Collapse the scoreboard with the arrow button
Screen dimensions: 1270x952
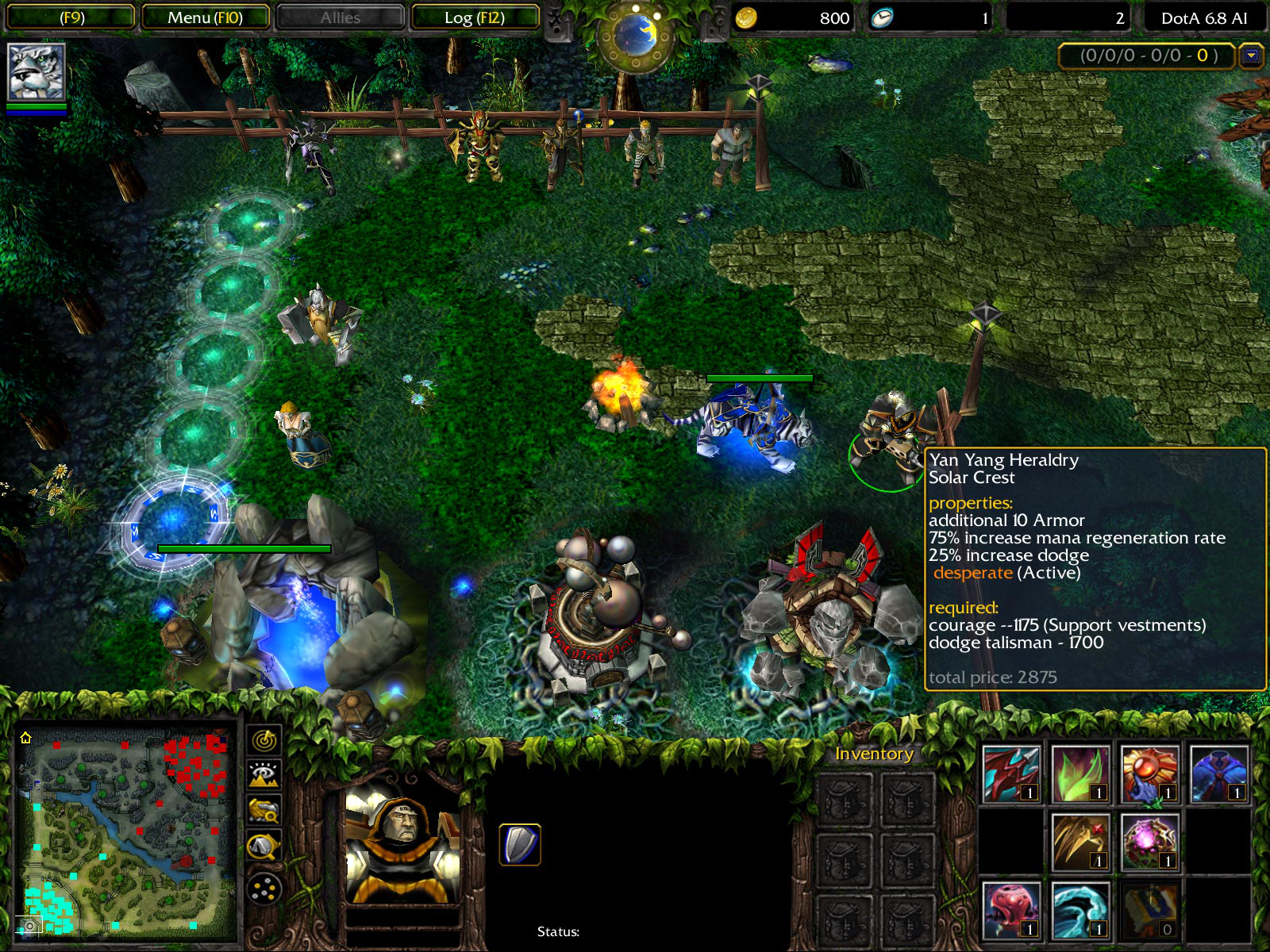click(x=1252, y=56)
